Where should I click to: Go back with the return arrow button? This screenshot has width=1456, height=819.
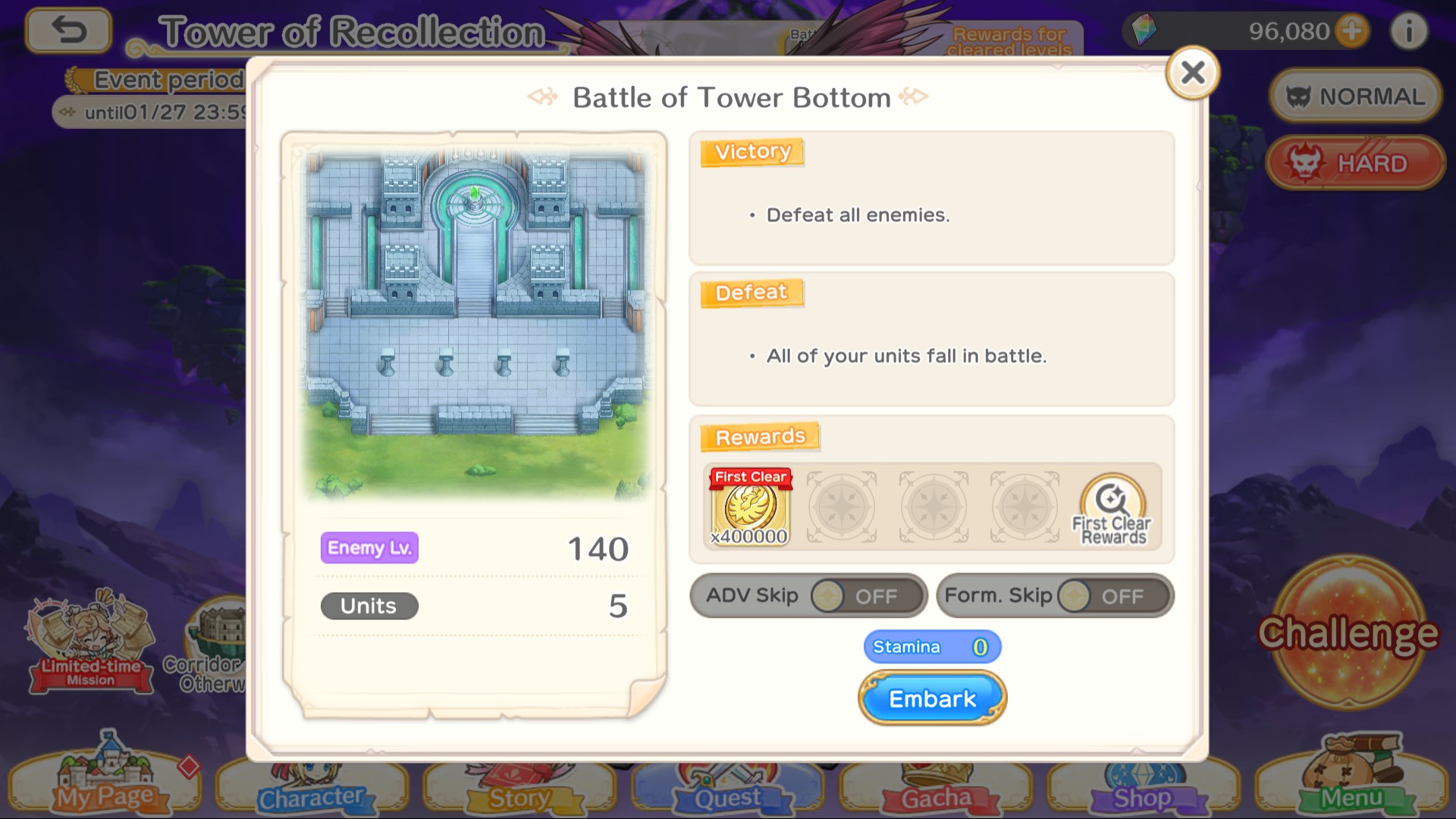(68, 30)
